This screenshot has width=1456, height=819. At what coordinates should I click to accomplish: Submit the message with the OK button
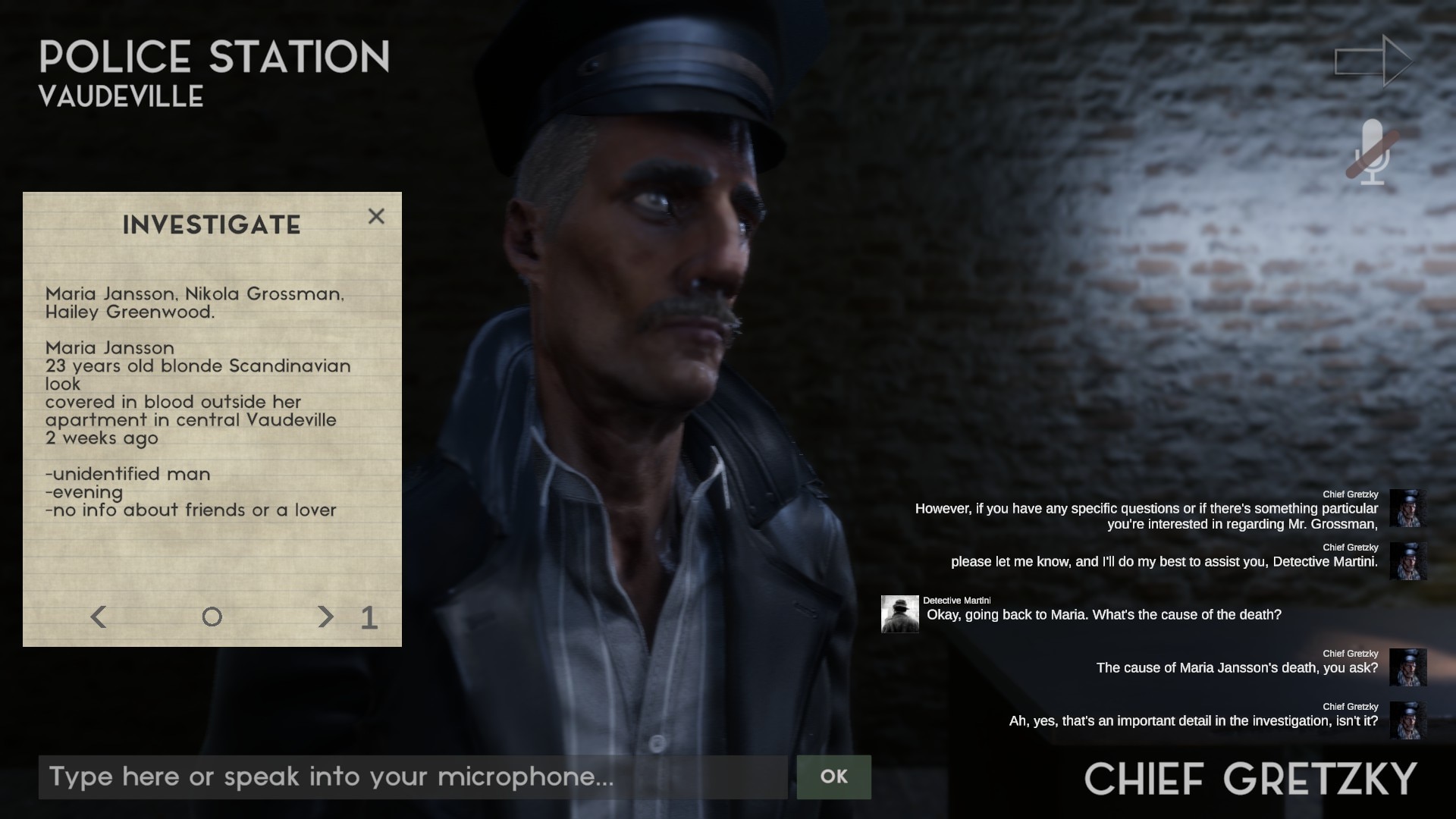click(x=833, y=777)
